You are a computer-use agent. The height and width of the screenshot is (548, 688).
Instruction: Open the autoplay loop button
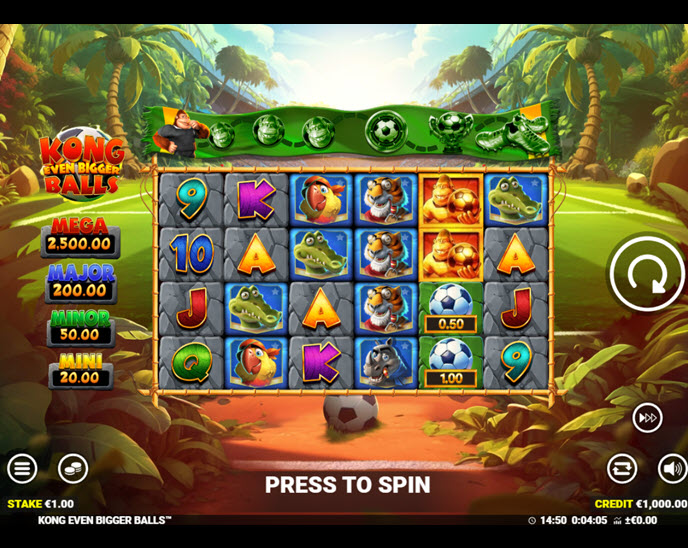point(622,467)
